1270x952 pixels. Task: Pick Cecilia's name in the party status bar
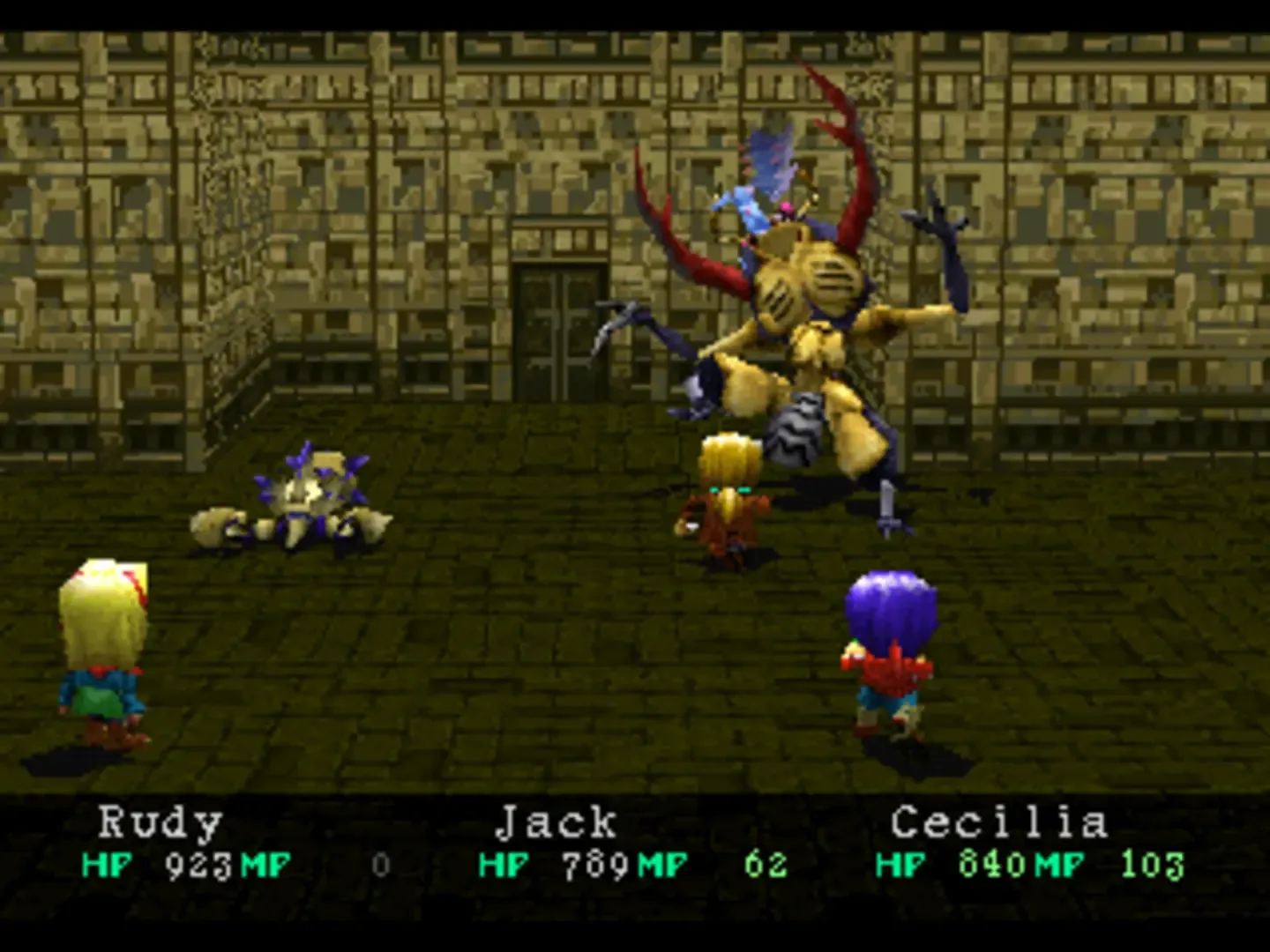pos(998,823)
